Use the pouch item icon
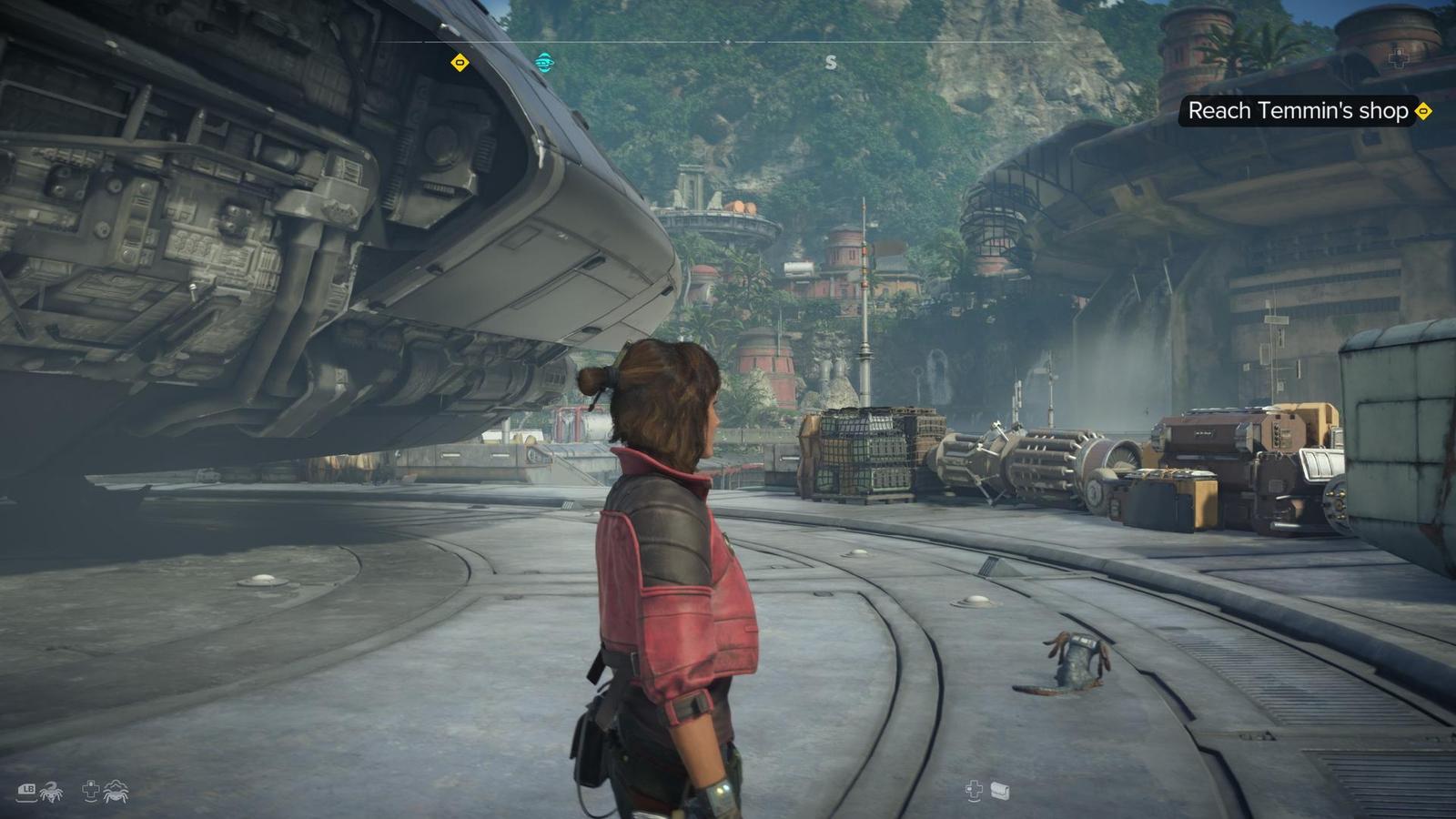Image resolution: width=1456 pixels, height=819 pixels. (x=1000, y=791)
